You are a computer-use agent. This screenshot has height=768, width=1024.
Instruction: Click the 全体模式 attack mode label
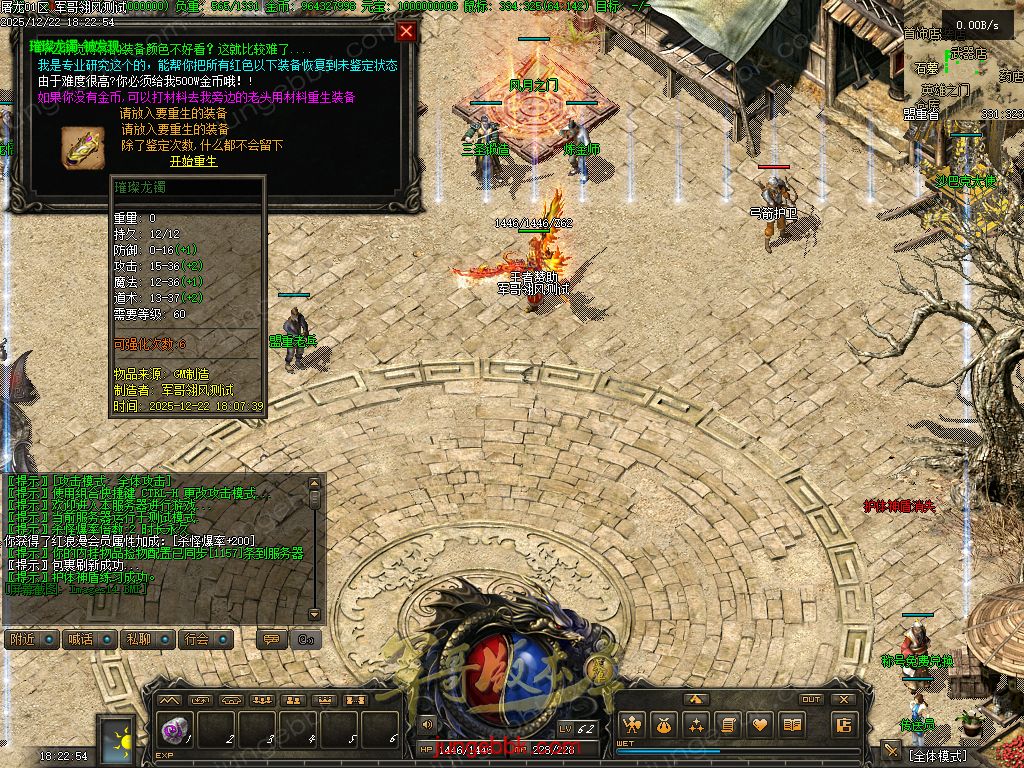(x=939, y=755)
